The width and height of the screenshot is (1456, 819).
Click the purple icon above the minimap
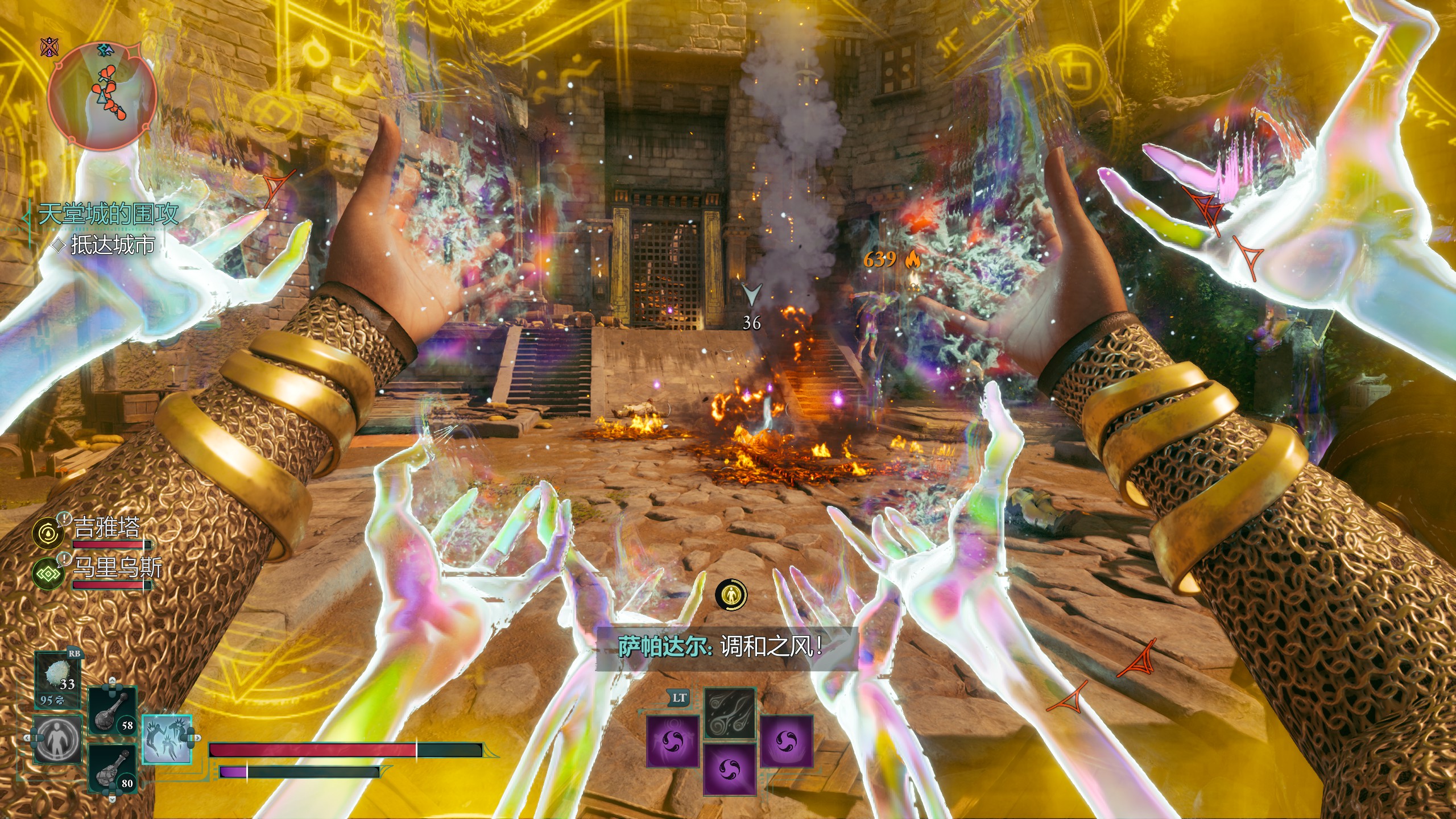[x=49, y=48]
